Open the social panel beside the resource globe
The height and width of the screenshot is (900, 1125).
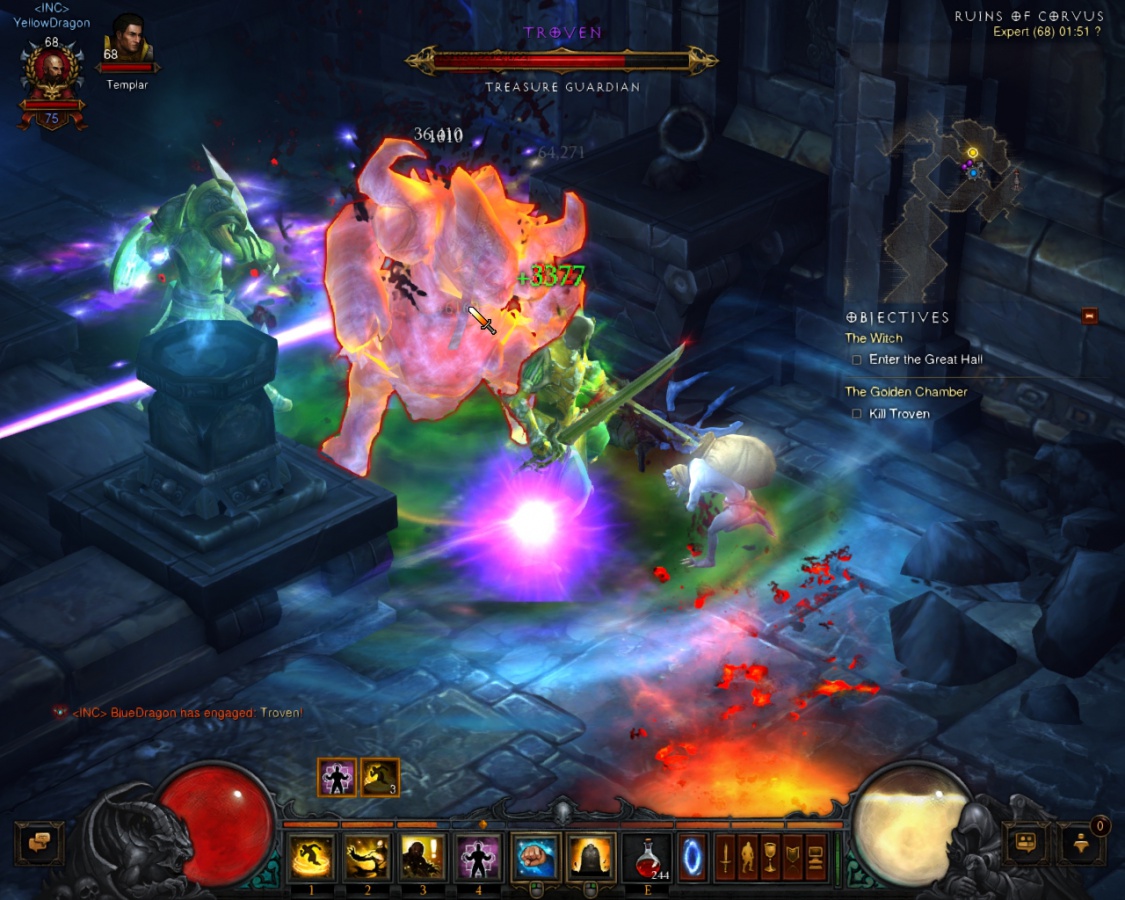(x=1025, y=843)
